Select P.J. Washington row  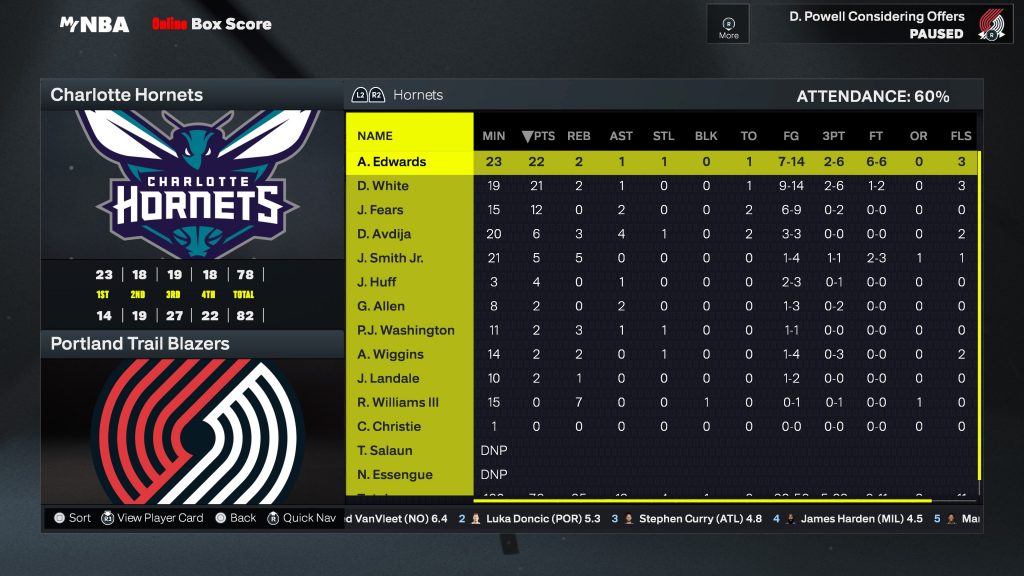point(406,330)
